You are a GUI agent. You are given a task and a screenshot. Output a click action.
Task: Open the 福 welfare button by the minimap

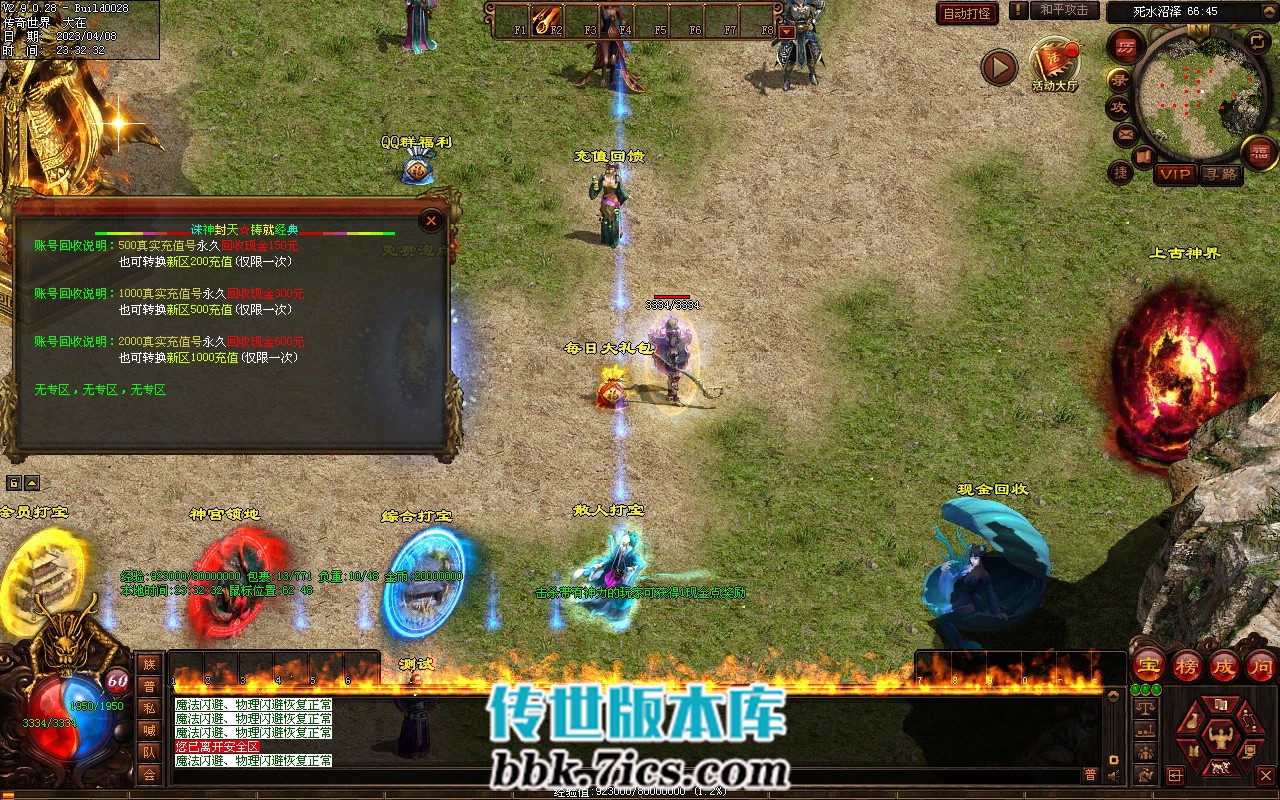(1260, 153)
